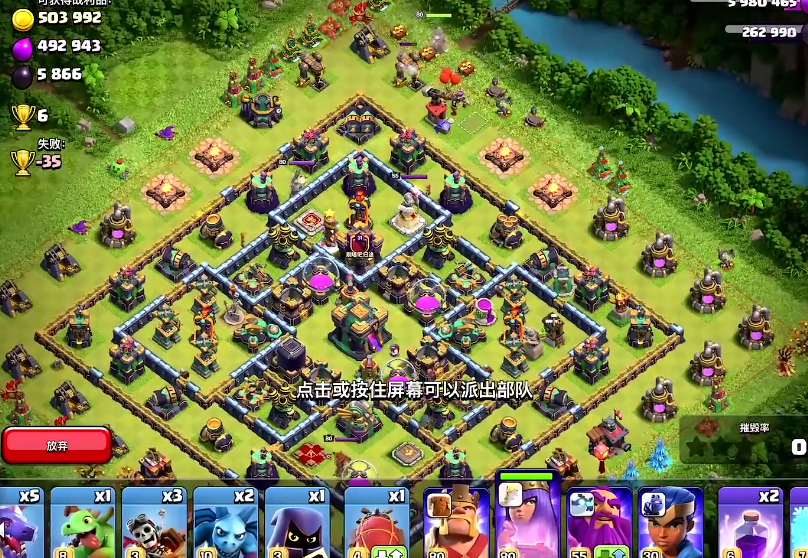This screenshot has width=808, height=558.
Task: Choose the Grand Warden hero card
Action: (x=599, y=522)
